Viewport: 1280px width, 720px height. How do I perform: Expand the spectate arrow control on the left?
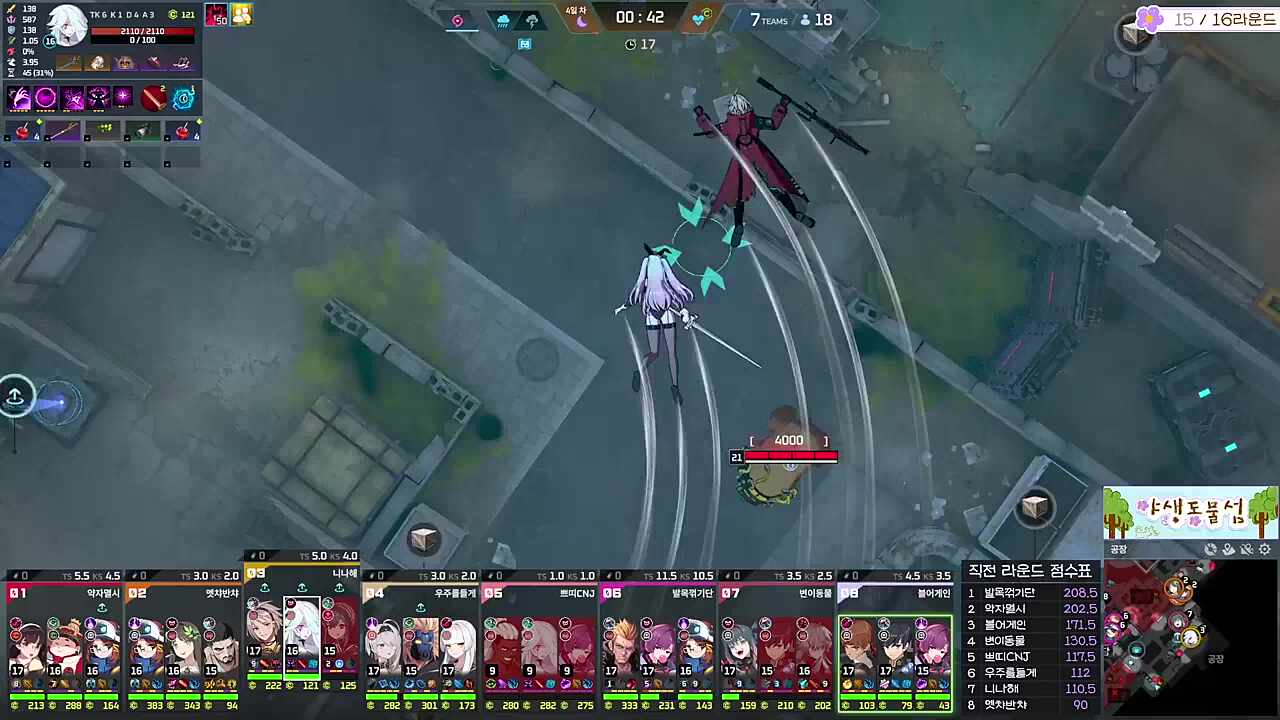[16, 396]
